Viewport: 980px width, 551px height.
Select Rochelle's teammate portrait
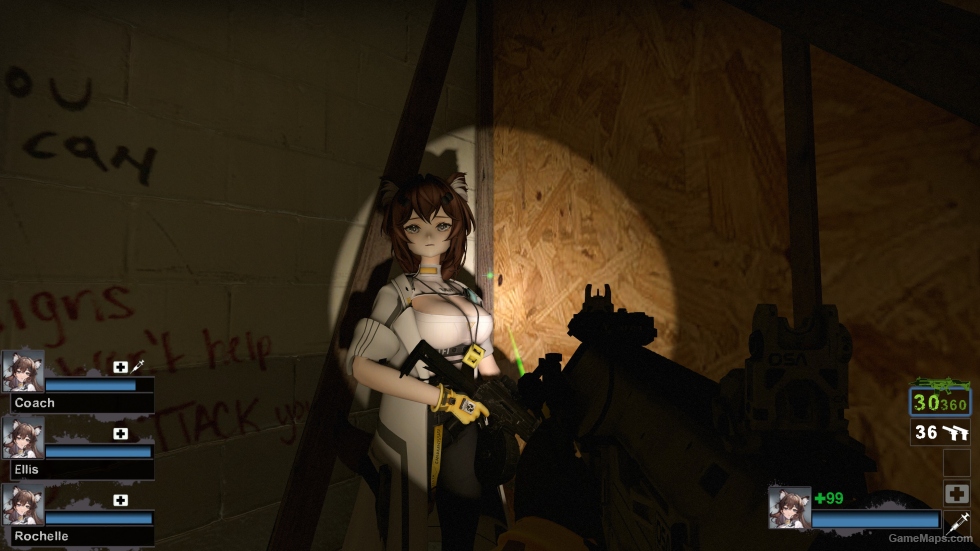coord(23,505)
